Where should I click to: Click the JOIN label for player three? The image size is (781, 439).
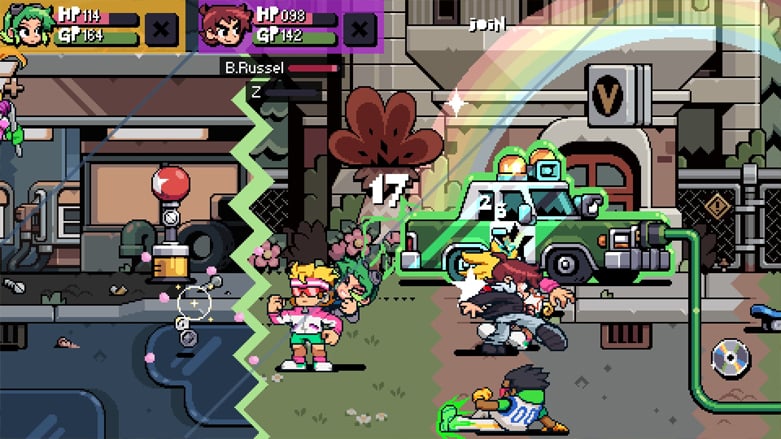point(487,25)
